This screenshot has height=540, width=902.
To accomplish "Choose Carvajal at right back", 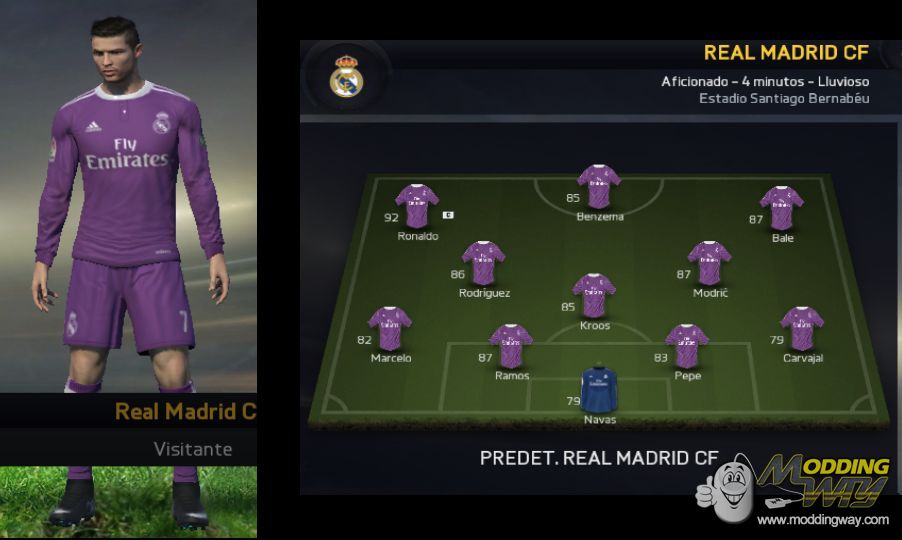I will [802, 328].
